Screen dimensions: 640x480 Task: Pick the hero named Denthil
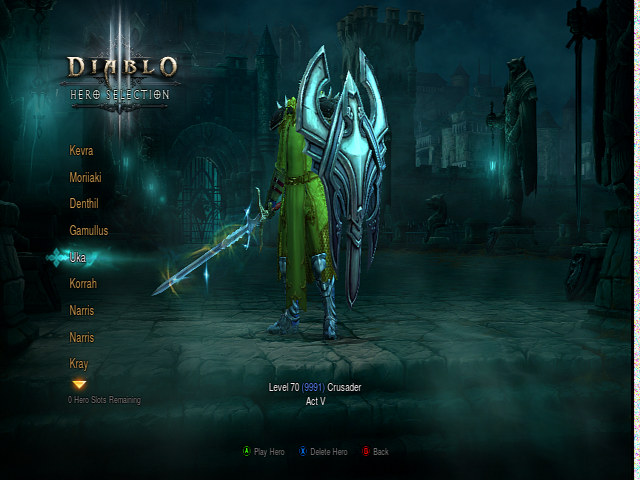coord(84,204)
